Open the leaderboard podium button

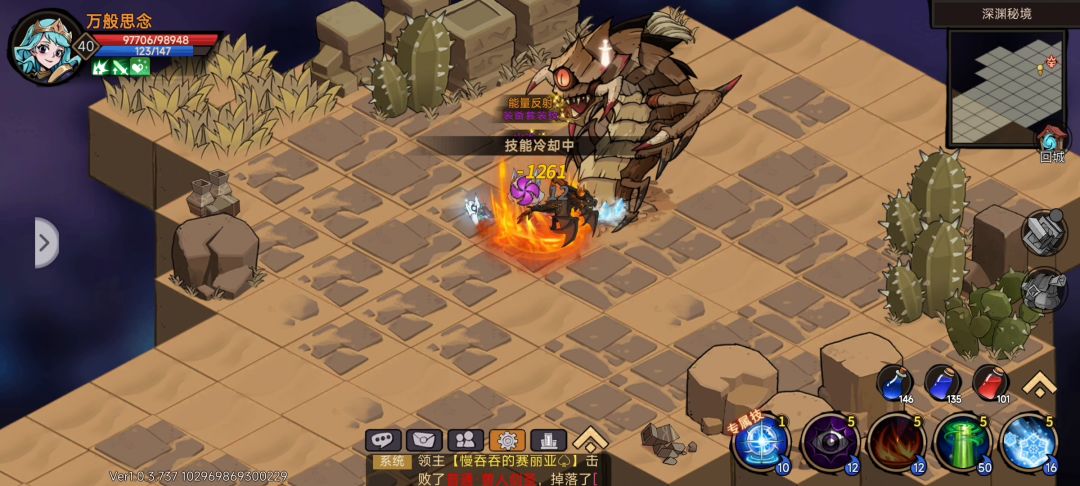(x=548, y=440)
